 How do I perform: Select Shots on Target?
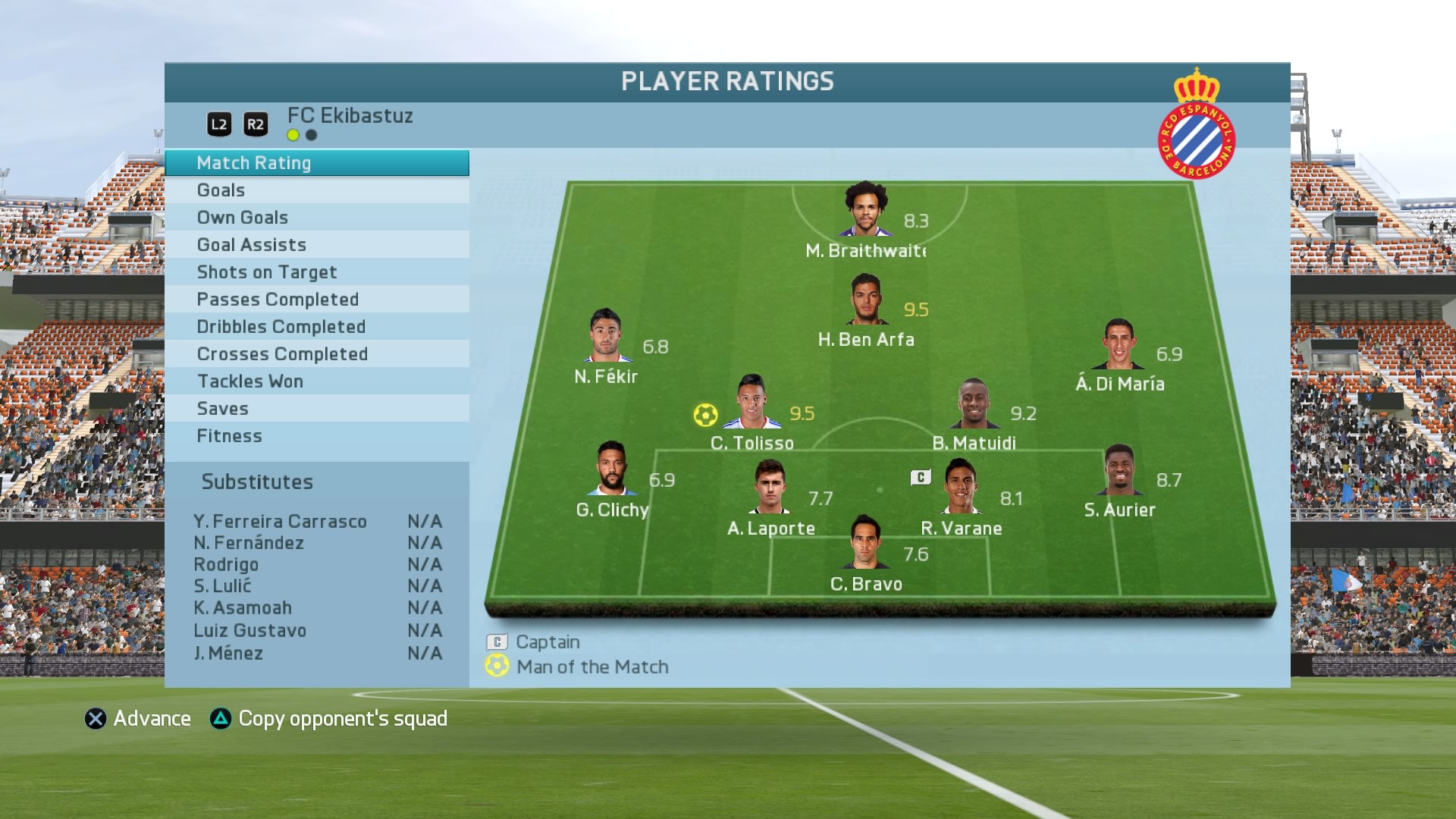click(x=316, y=272)
